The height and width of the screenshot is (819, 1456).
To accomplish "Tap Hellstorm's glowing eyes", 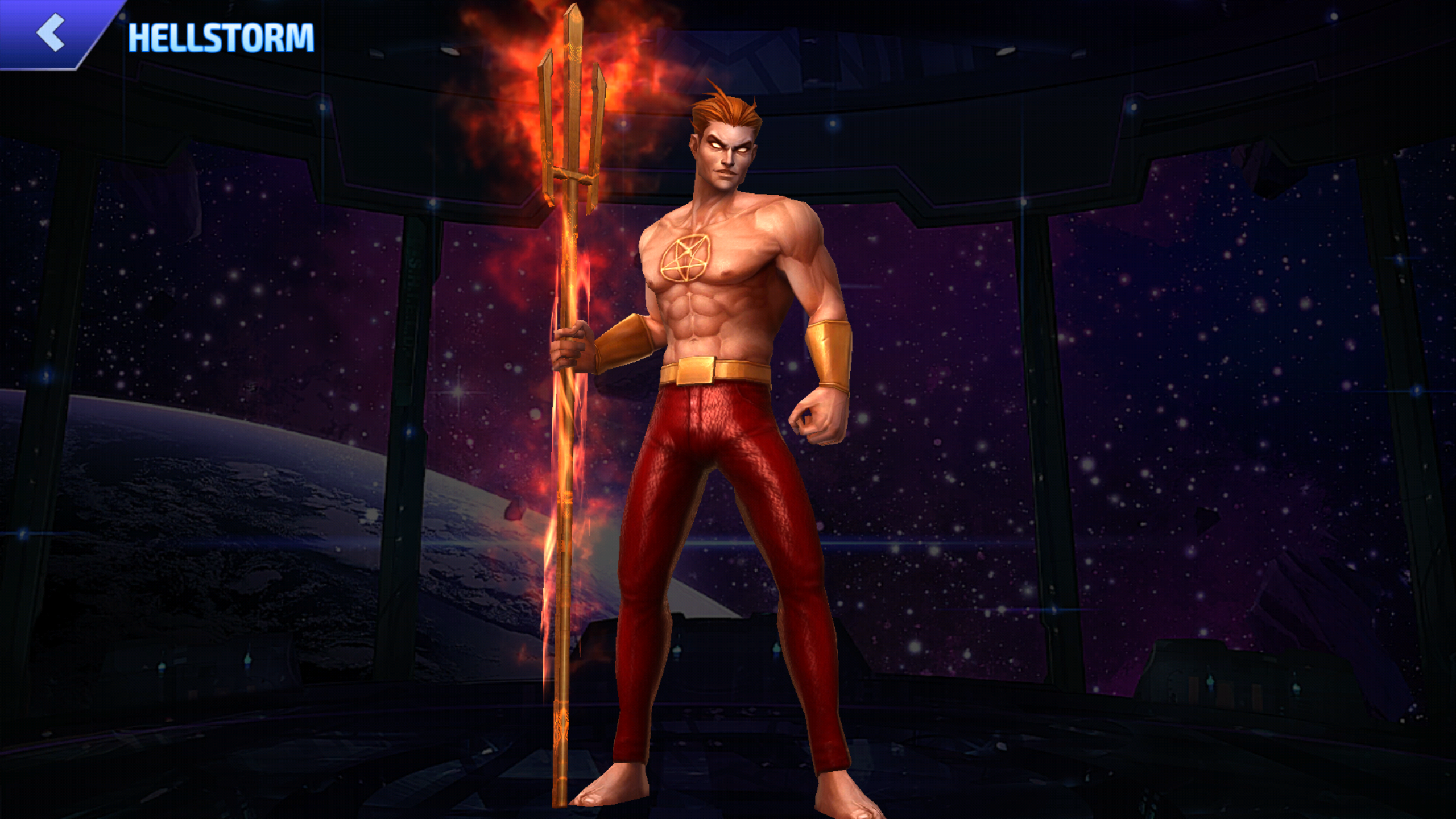I will pos(728,146).
